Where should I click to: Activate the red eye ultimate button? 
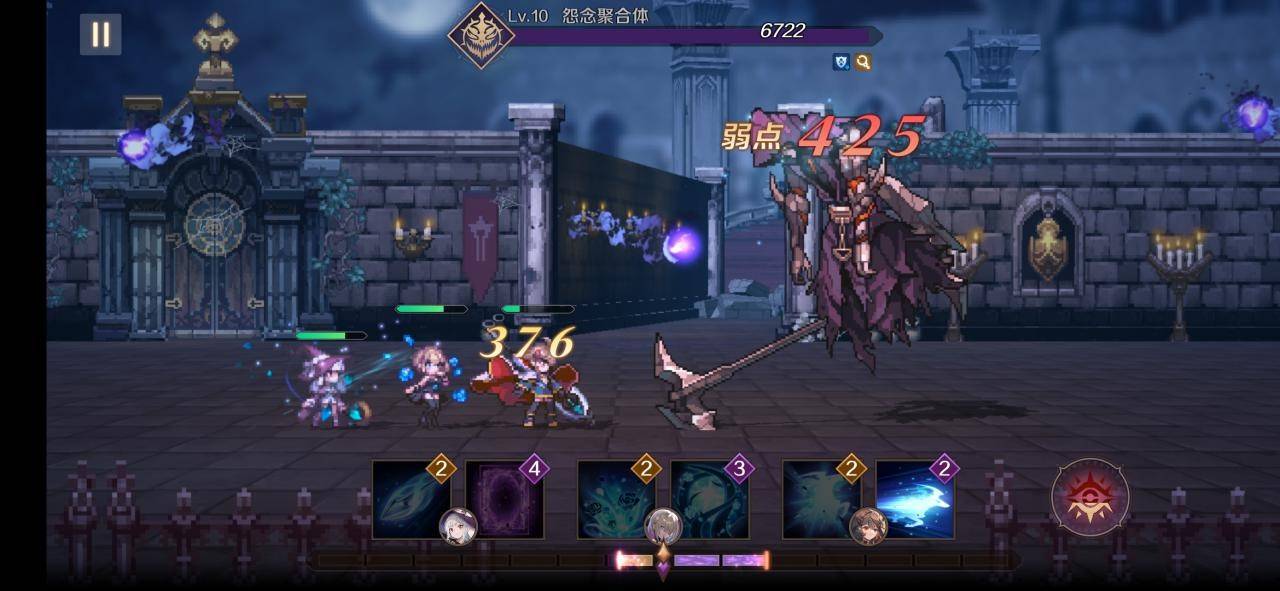[1090, 497]
